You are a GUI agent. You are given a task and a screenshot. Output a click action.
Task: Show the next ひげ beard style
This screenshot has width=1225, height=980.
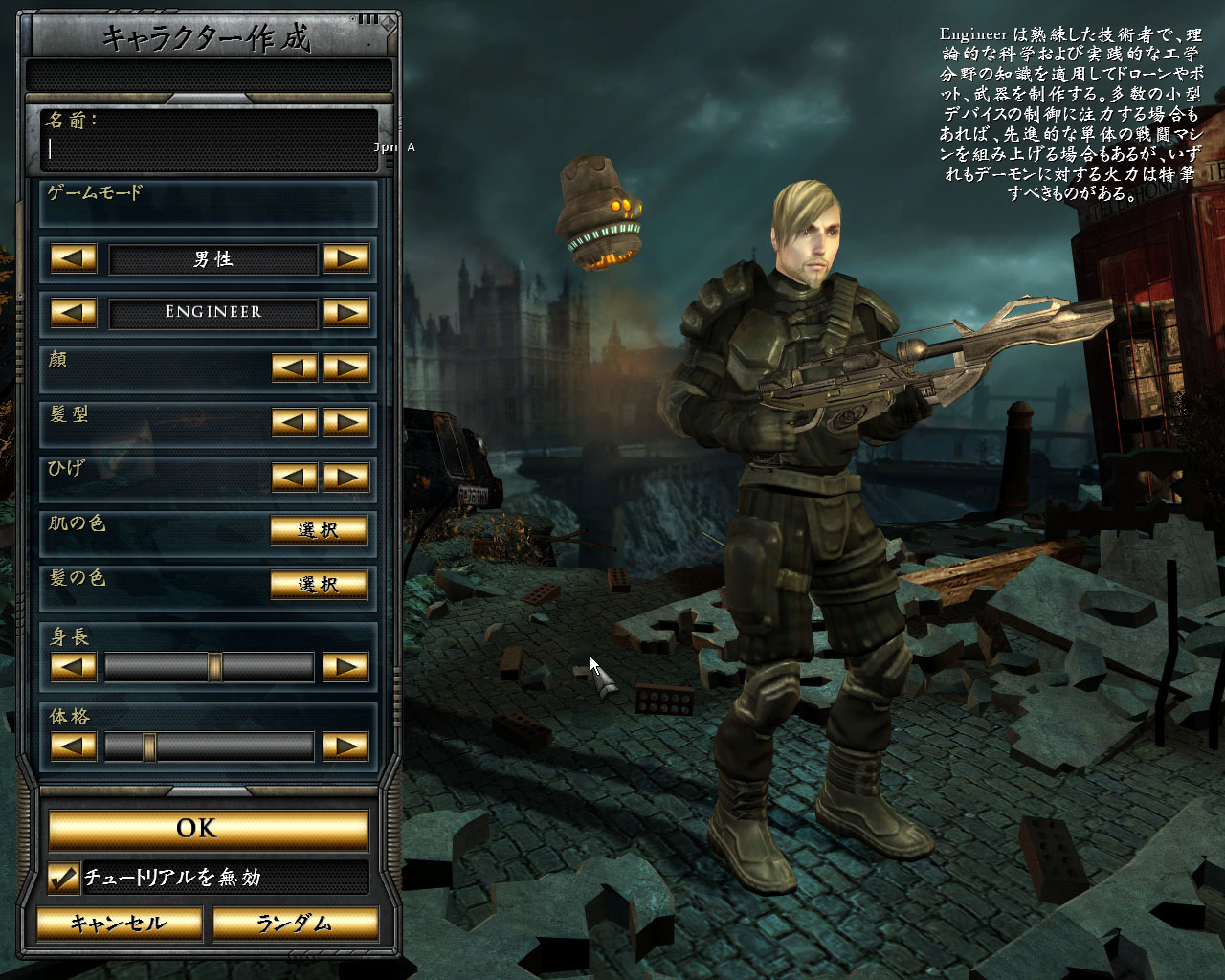click(x=346, y=477)
